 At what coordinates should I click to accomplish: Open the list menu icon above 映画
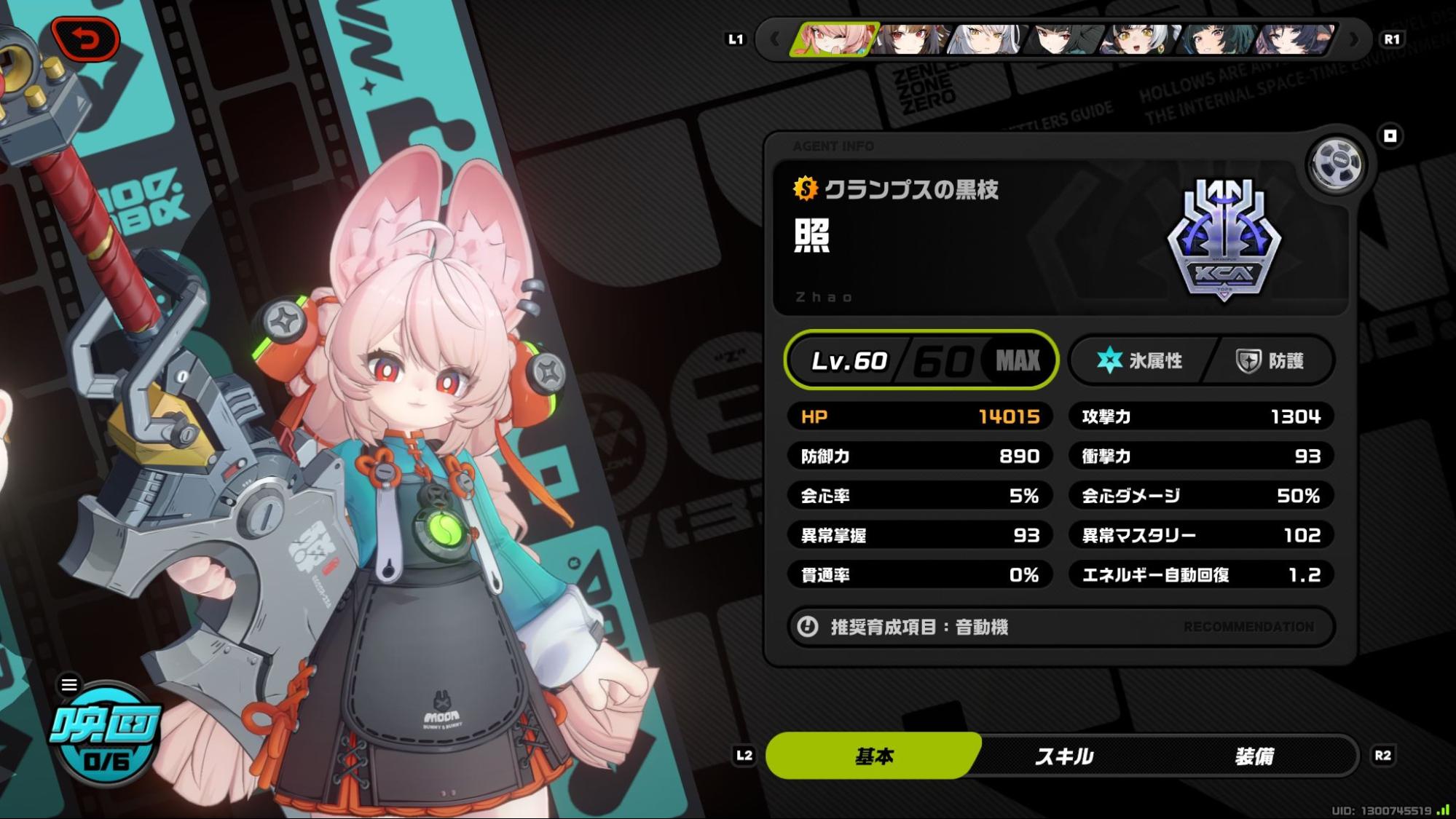coord(69,684)
